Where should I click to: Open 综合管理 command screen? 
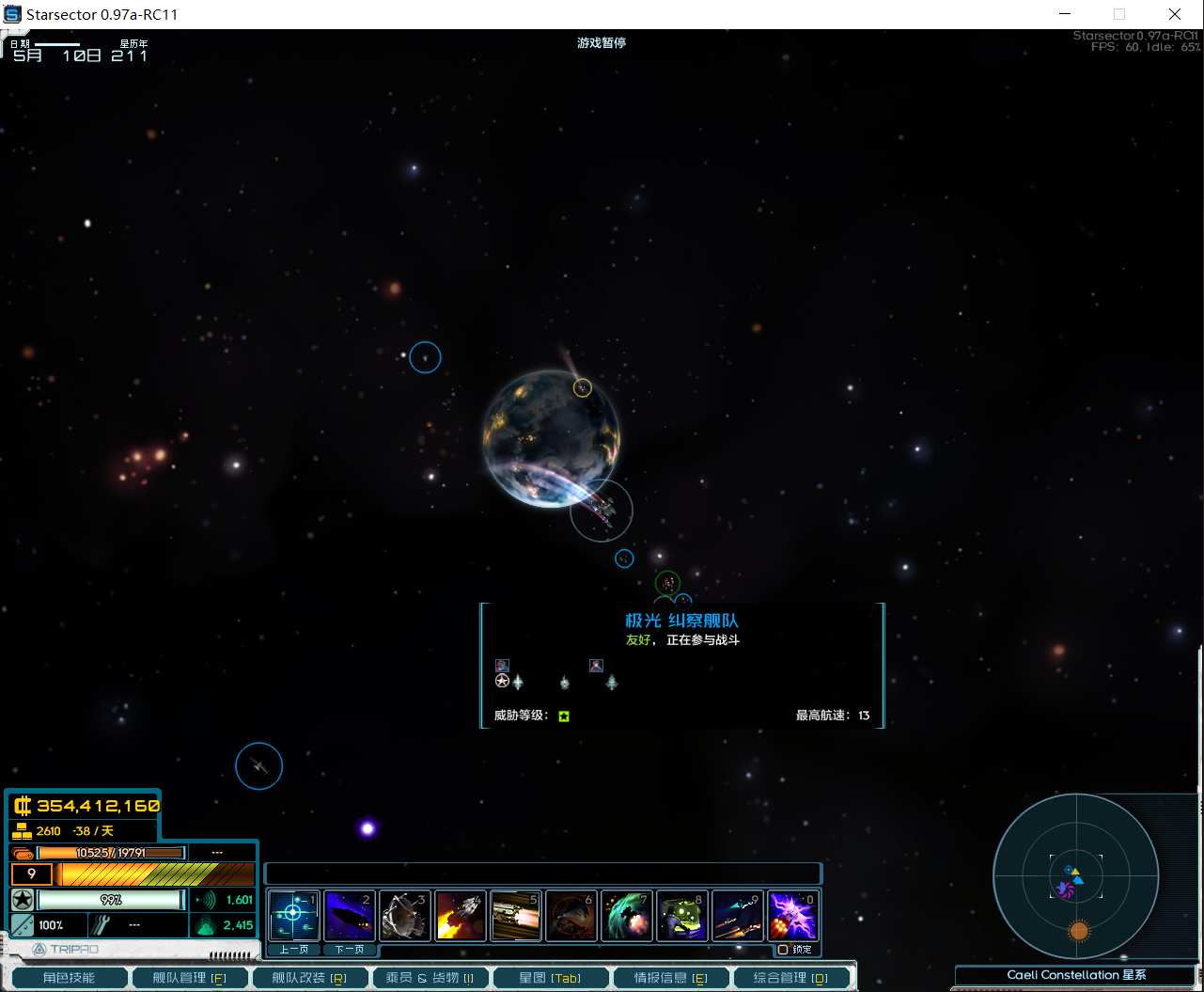[790, 978]
